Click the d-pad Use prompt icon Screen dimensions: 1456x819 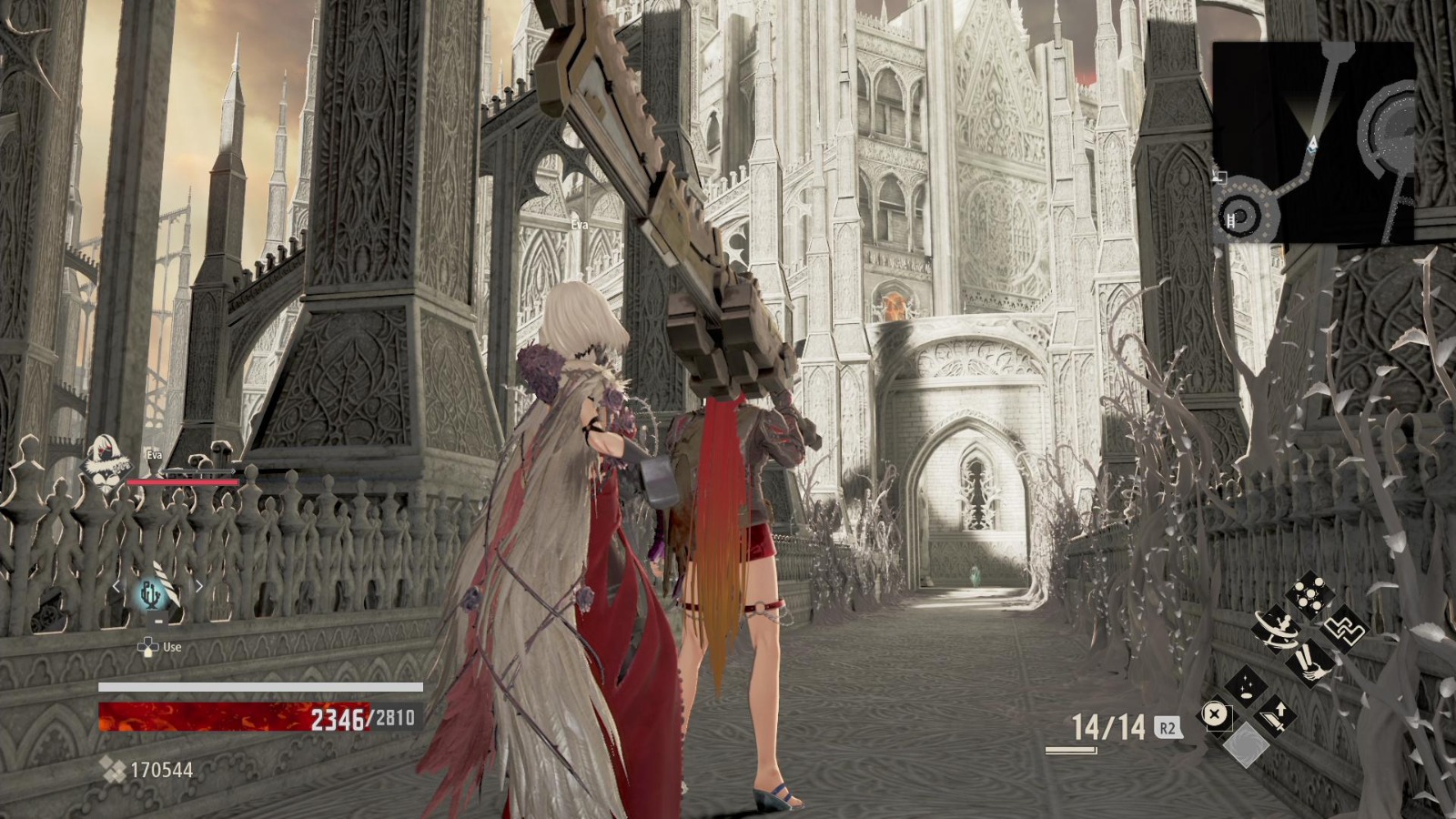pos(148,647)
